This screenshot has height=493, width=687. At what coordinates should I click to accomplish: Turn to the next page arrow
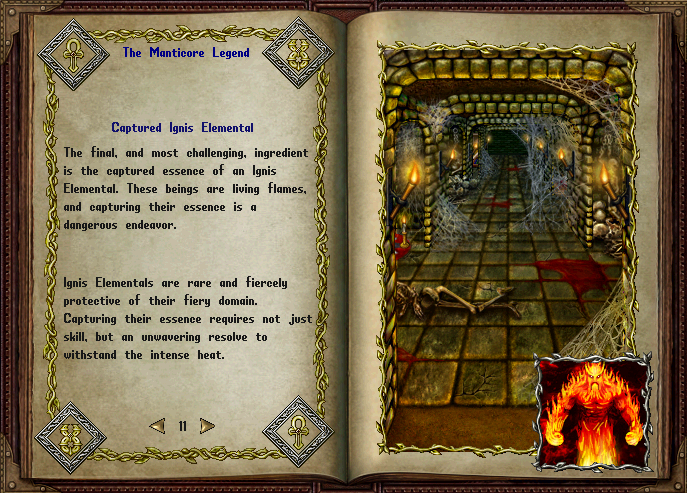pos(207,426)
